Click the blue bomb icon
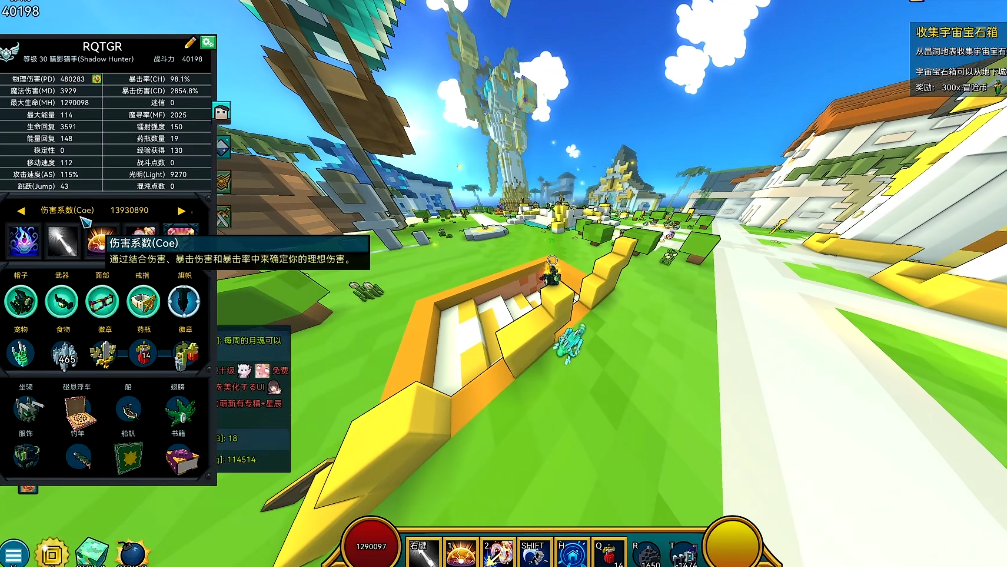The image size is (1007, 567). [132, 554]
